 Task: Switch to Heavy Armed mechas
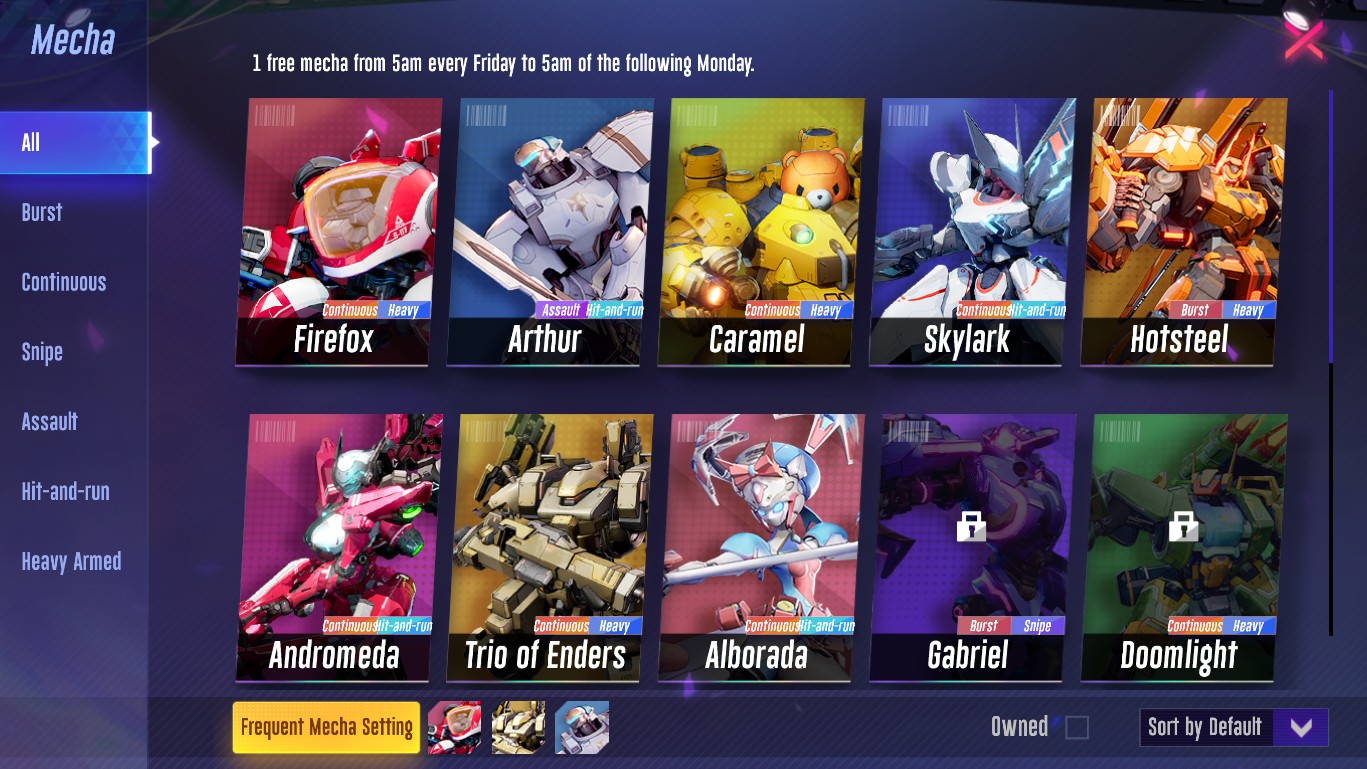[x=71, y=561]
